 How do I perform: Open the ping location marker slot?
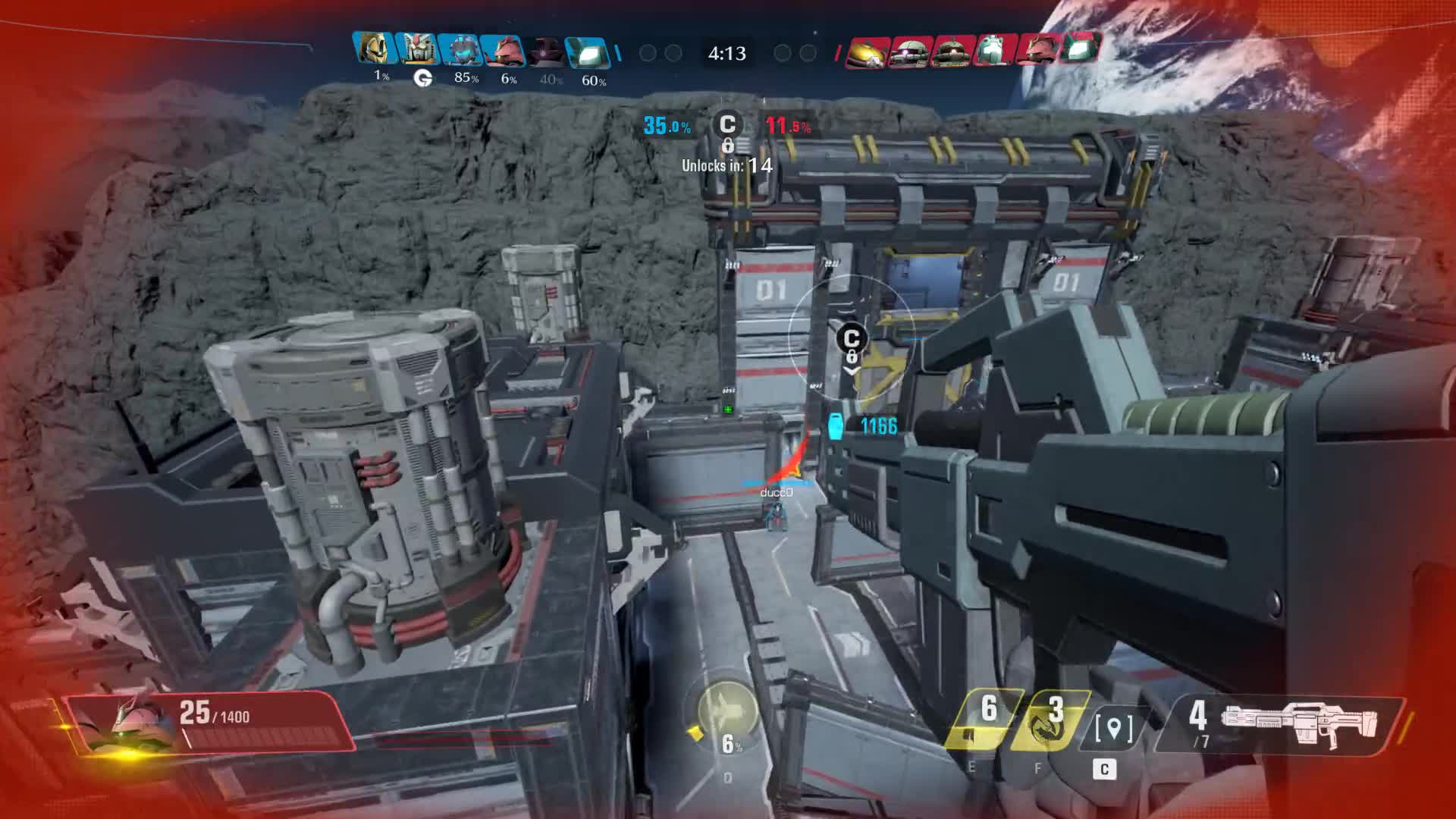pyautogui.click(x=1113, y=728)
